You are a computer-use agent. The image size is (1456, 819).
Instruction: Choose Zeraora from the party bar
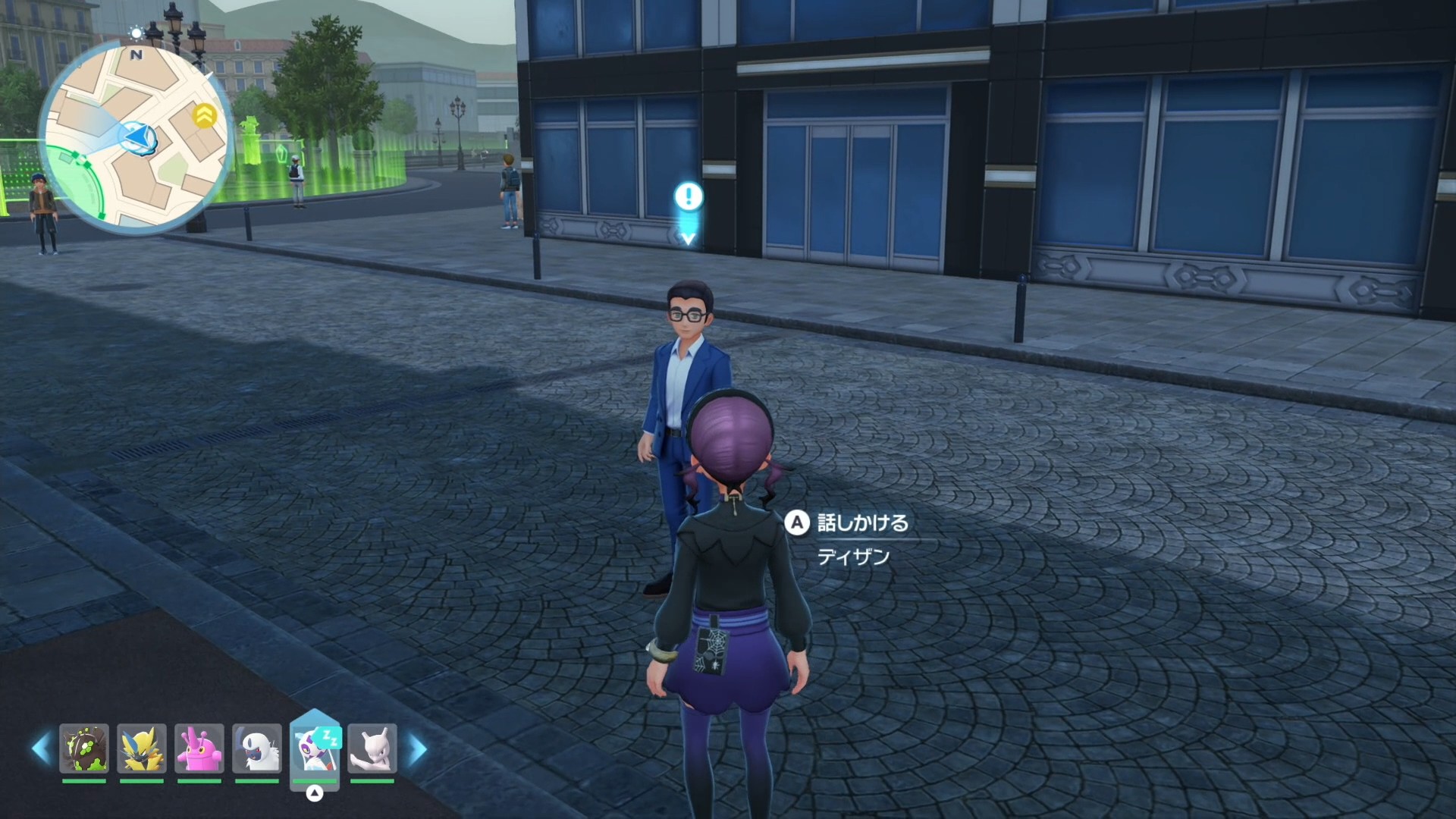pos(142,748)
